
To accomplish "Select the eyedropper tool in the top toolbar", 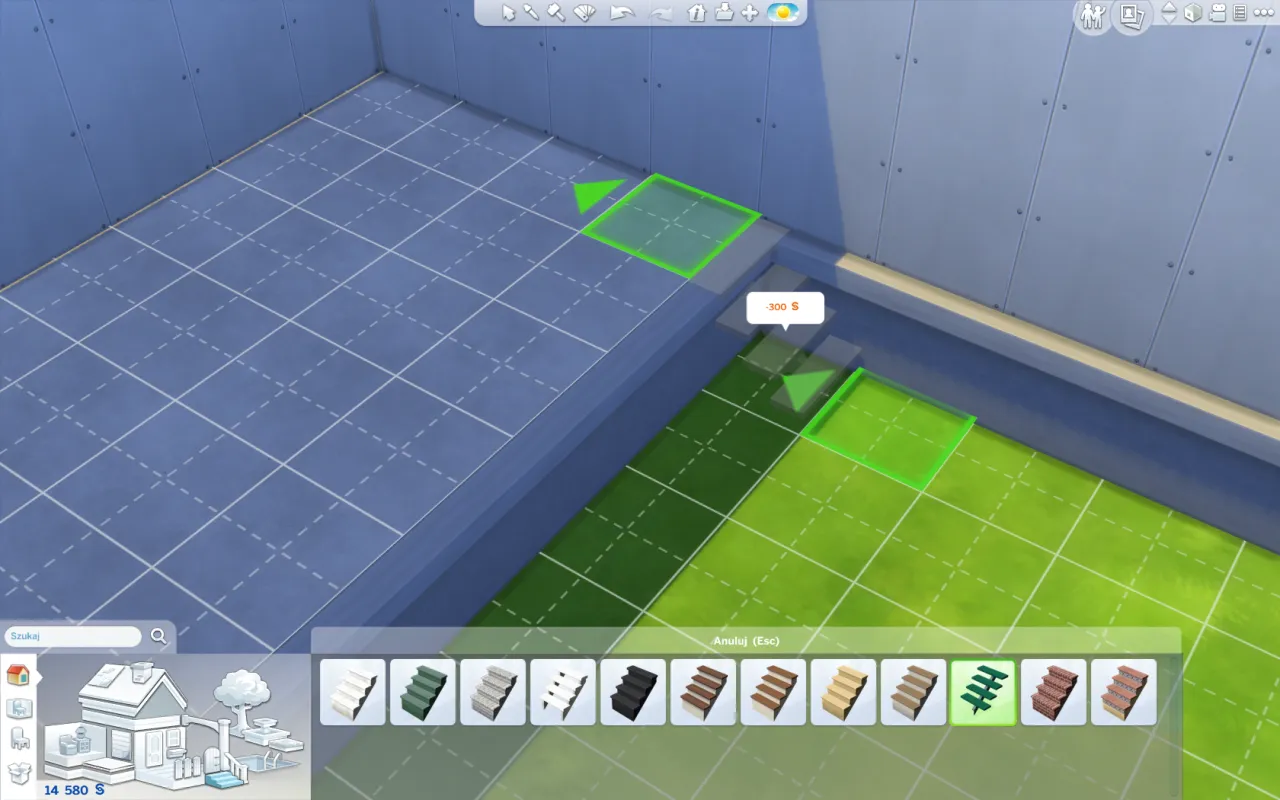I will click(x=530, y=13).
